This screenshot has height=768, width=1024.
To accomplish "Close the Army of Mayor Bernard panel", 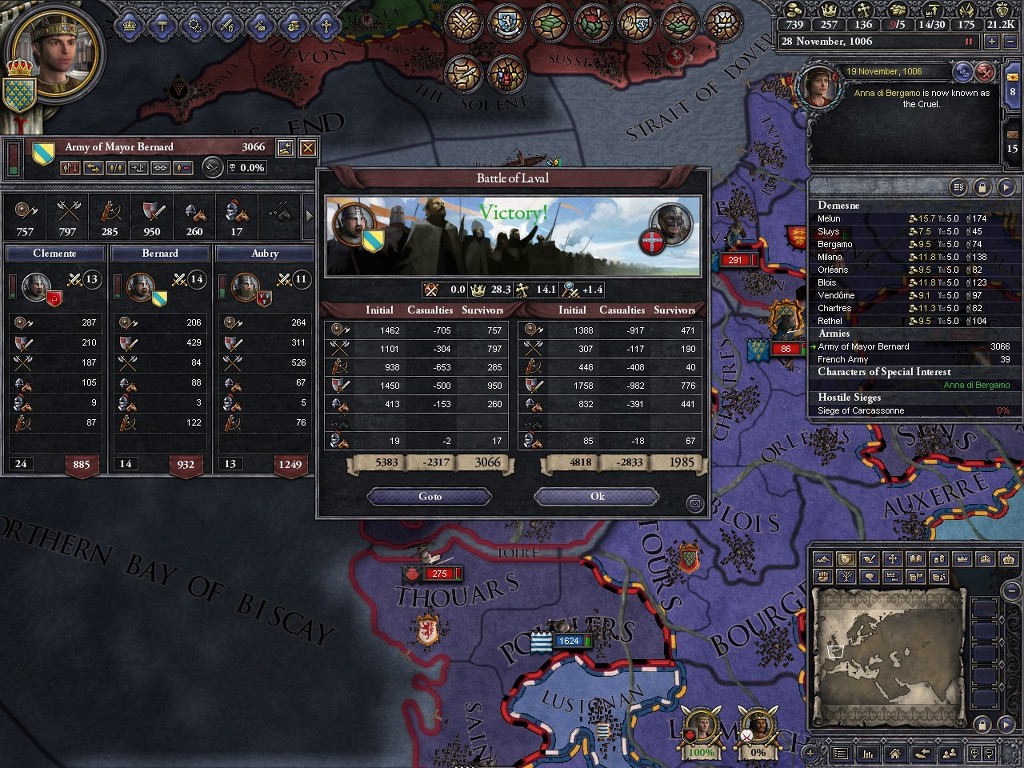I will click(308, 148).
